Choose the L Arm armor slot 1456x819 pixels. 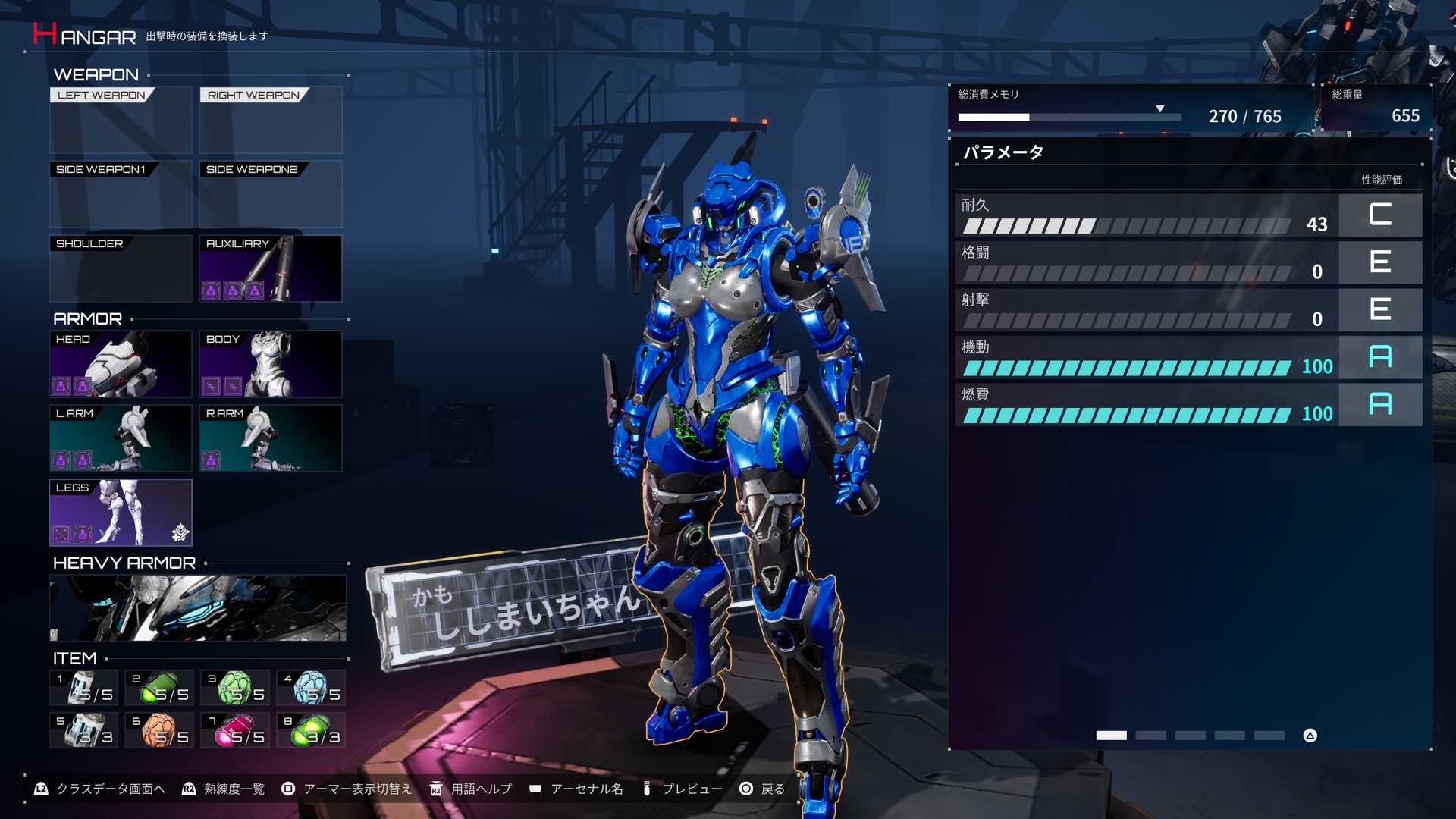121,438
